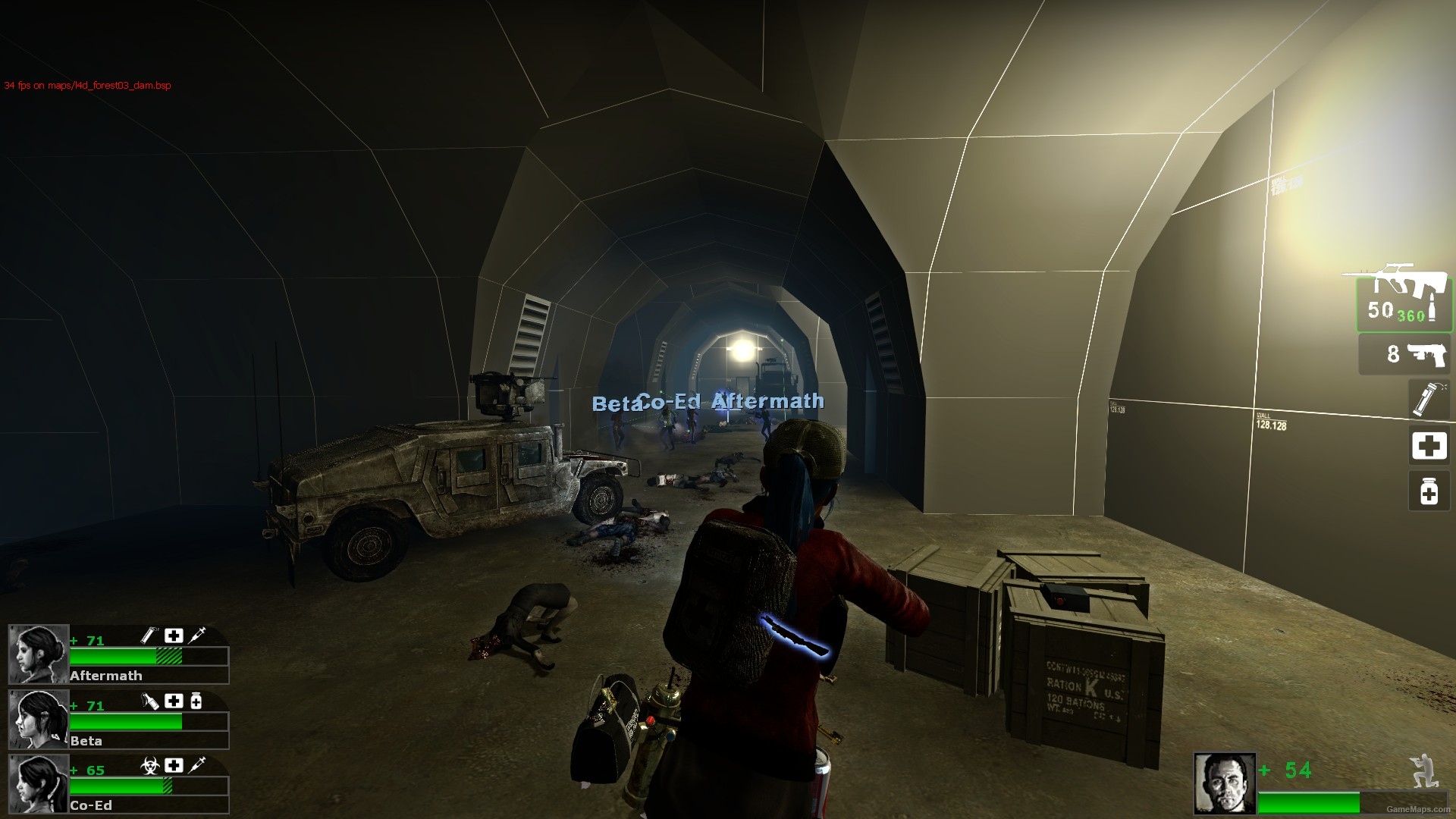The height and width of the screenshot is (819, 1456).
Task: Select the first aid kit slot
Action: [1429, 445]
